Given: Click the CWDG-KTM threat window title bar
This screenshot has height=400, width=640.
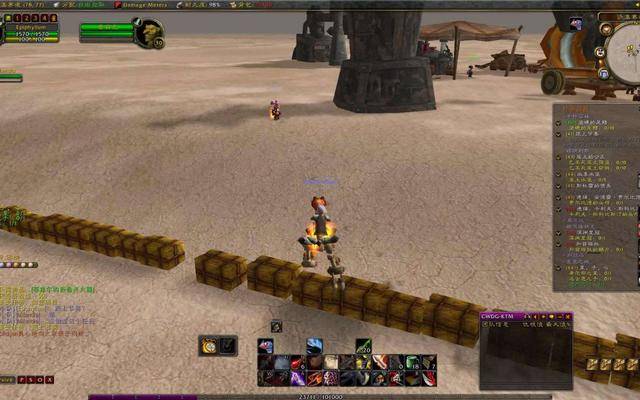Looking at the screenshot, I should pyautogui.click(x=525, y=316).
